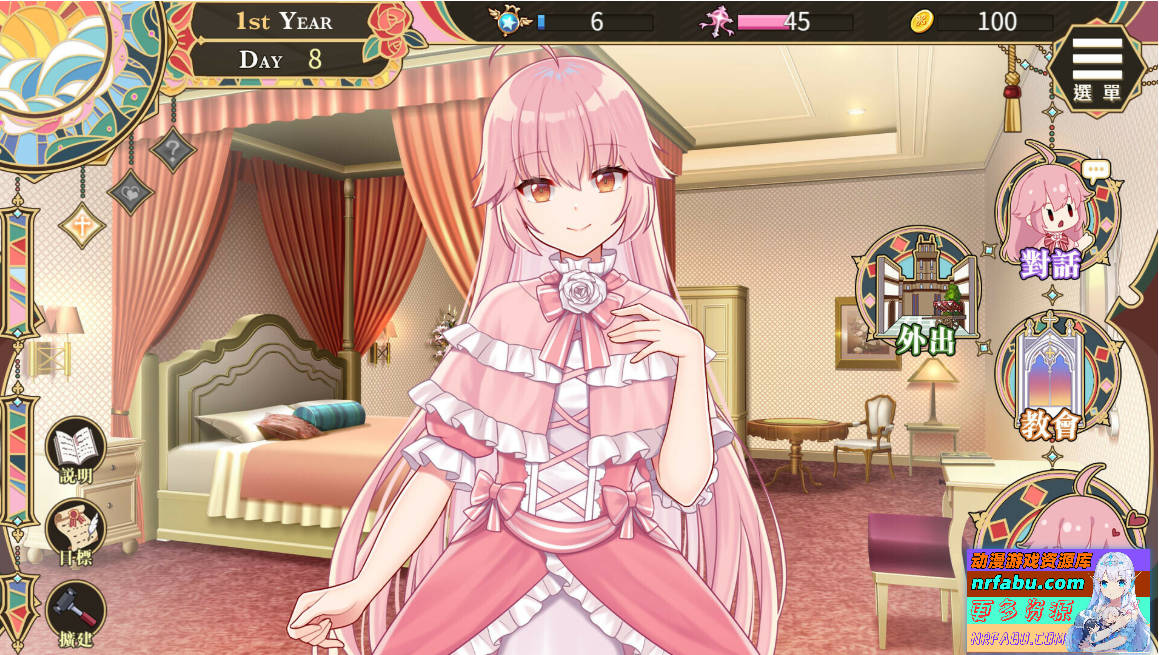Open the 選單 hamburger menu
Image resolution: width=1159 pixels, height=655 pixels.
[1097, 66]
